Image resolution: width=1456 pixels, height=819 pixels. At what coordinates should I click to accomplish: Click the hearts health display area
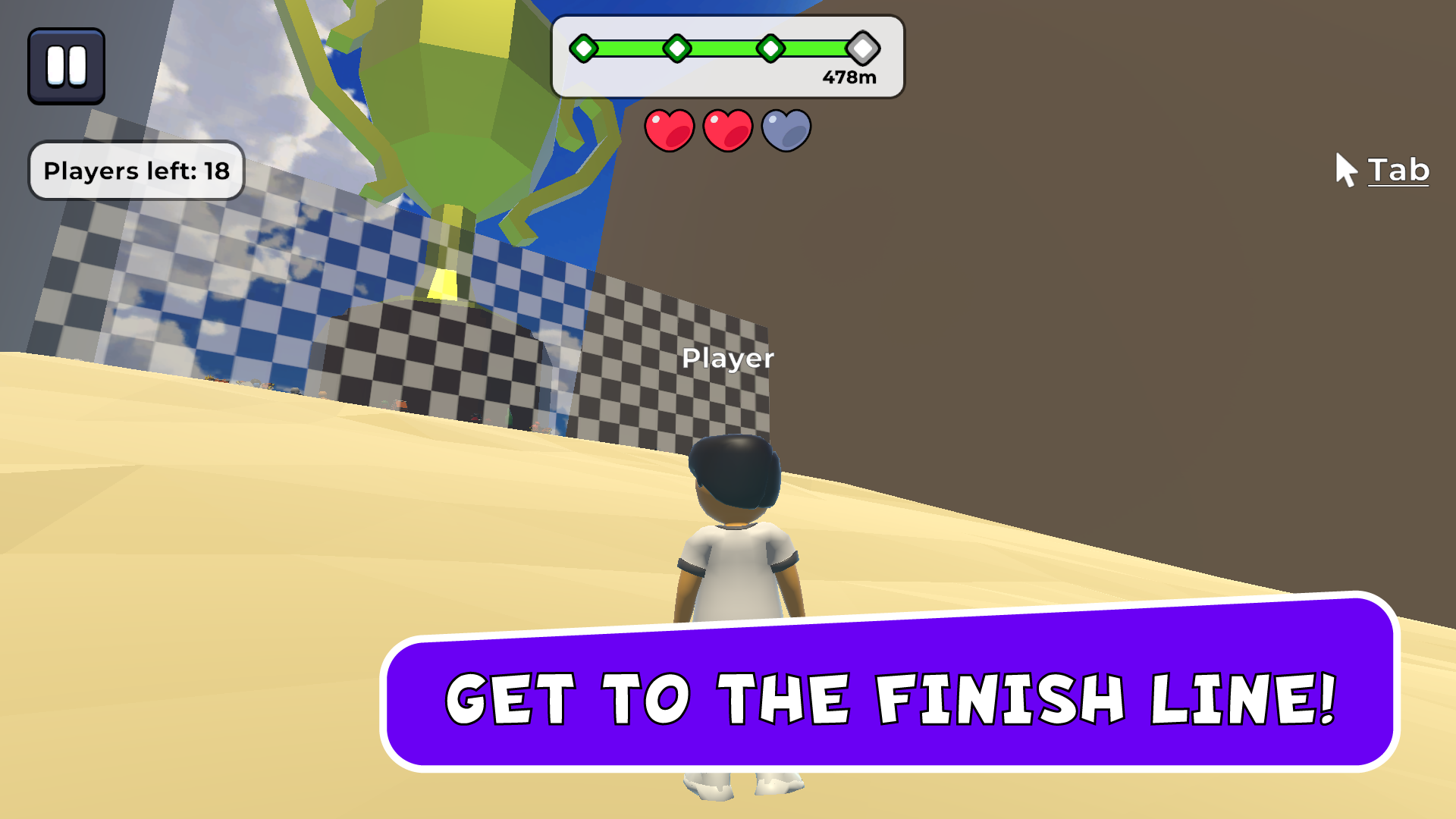point(727,129)
